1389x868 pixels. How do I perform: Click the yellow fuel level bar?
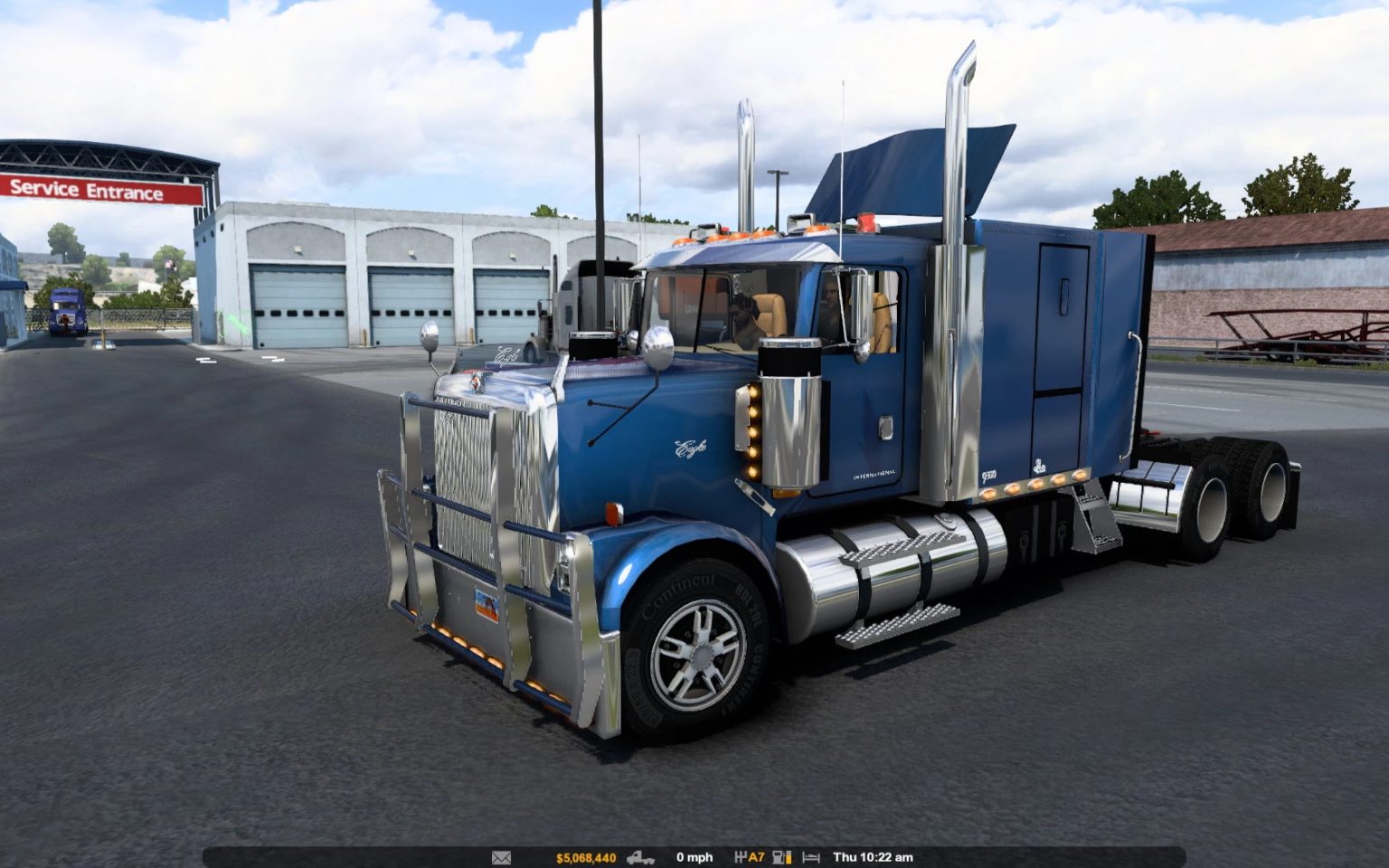coord(789,856)
